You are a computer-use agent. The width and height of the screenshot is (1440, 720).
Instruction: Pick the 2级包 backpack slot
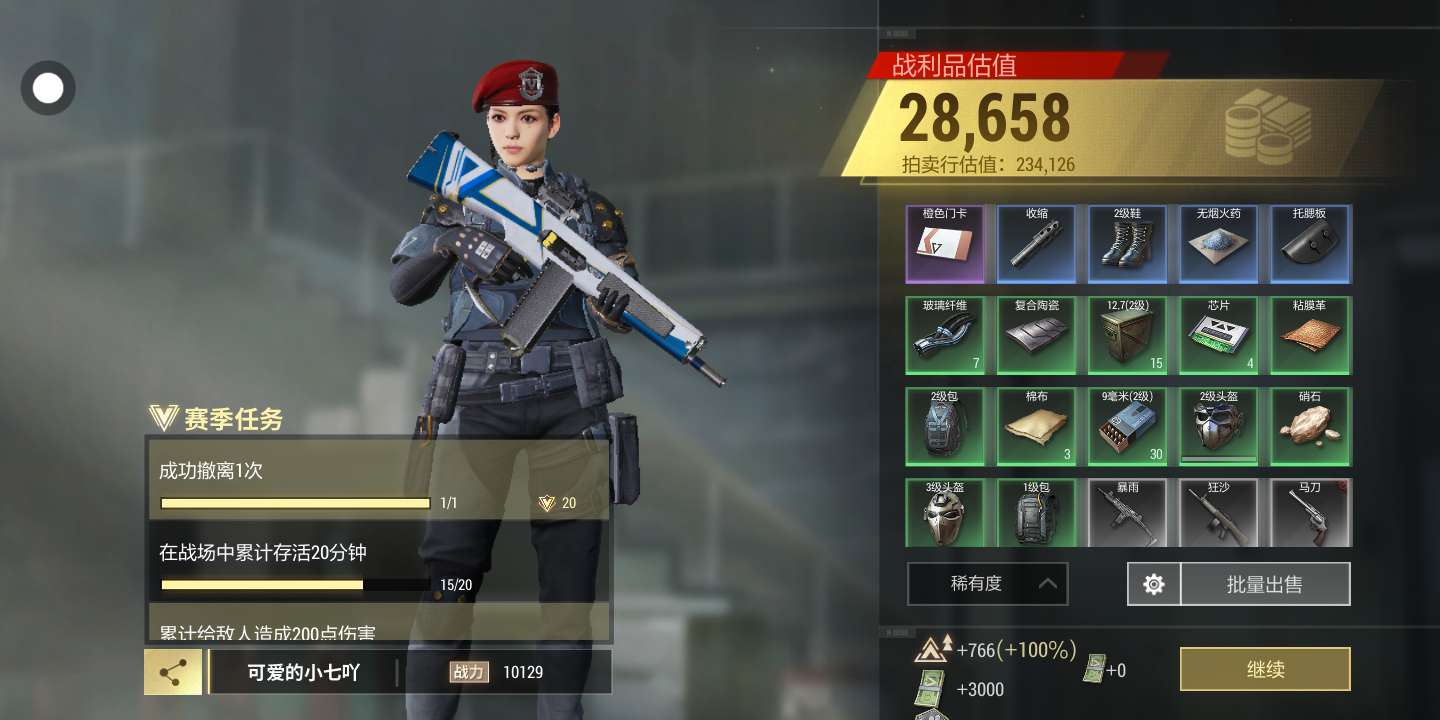tap(945, 426)
